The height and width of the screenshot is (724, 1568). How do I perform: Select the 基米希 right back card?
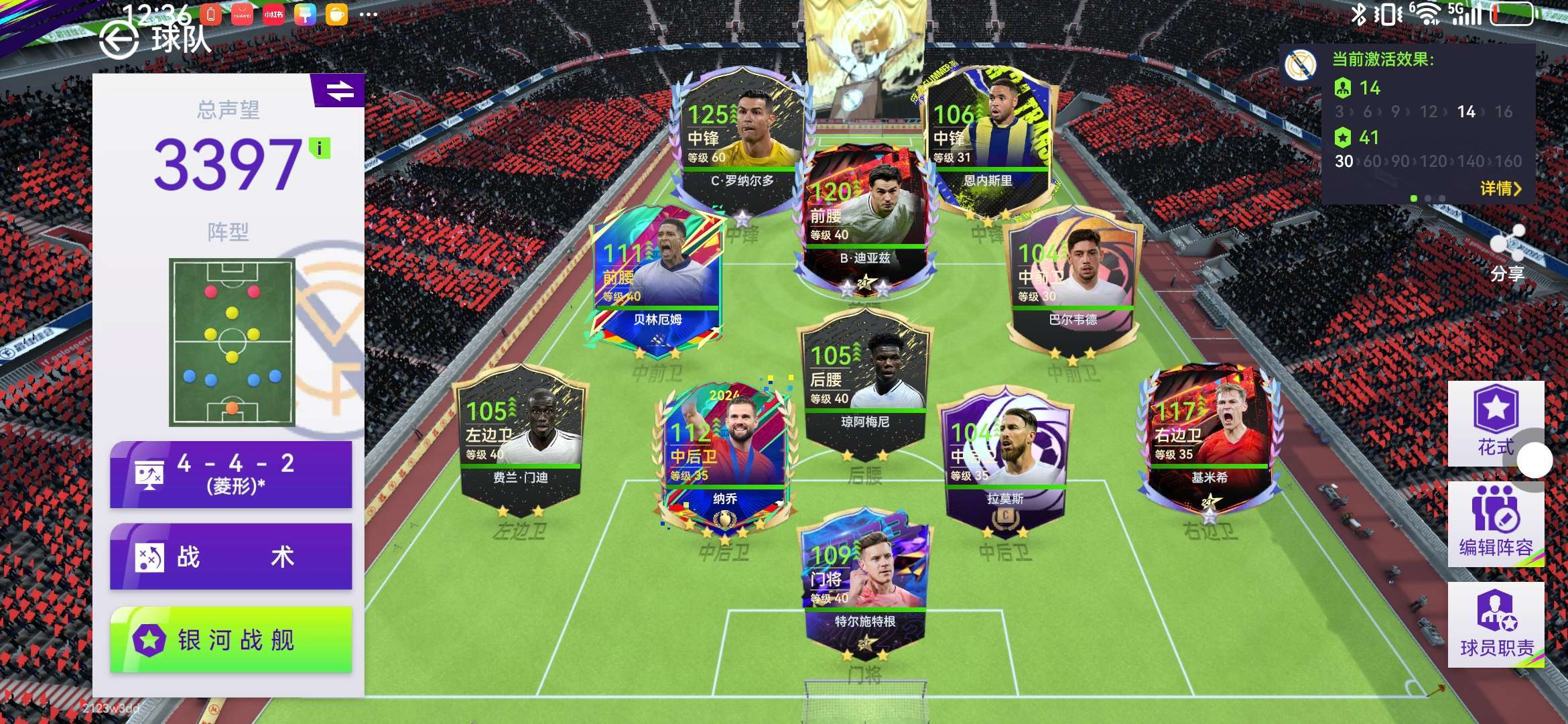coord(1210,436)
